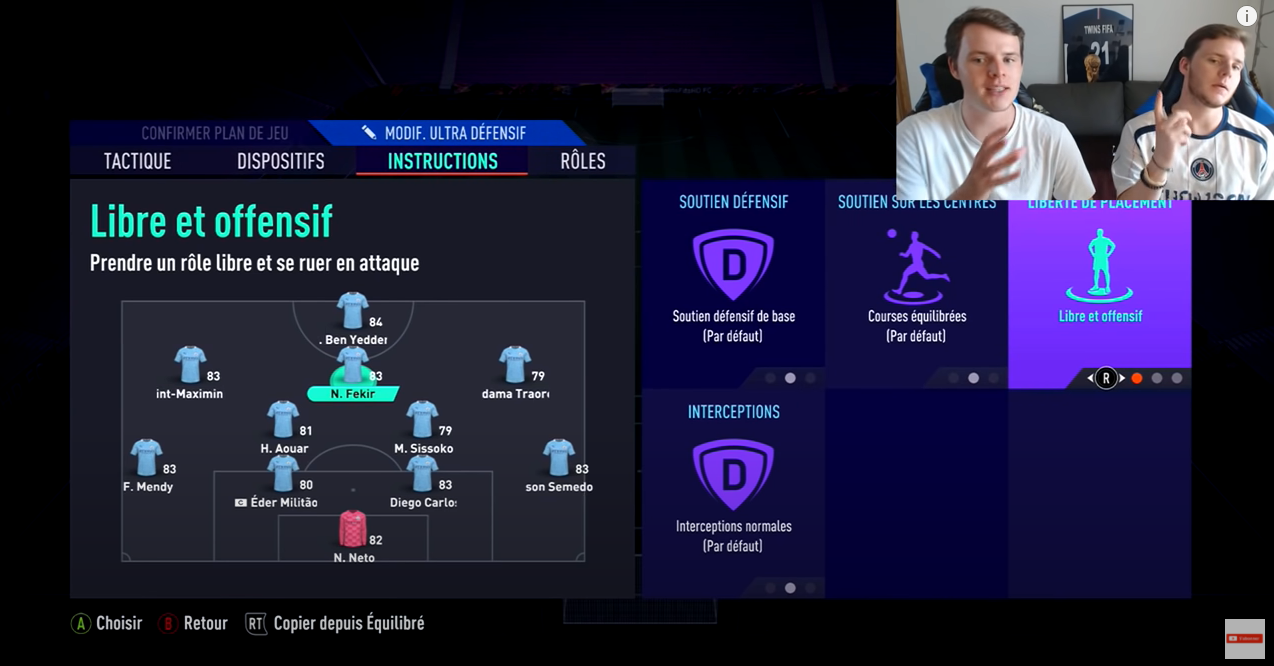Choose Adama Traoré on the right wing

click(x=514, y=366)
